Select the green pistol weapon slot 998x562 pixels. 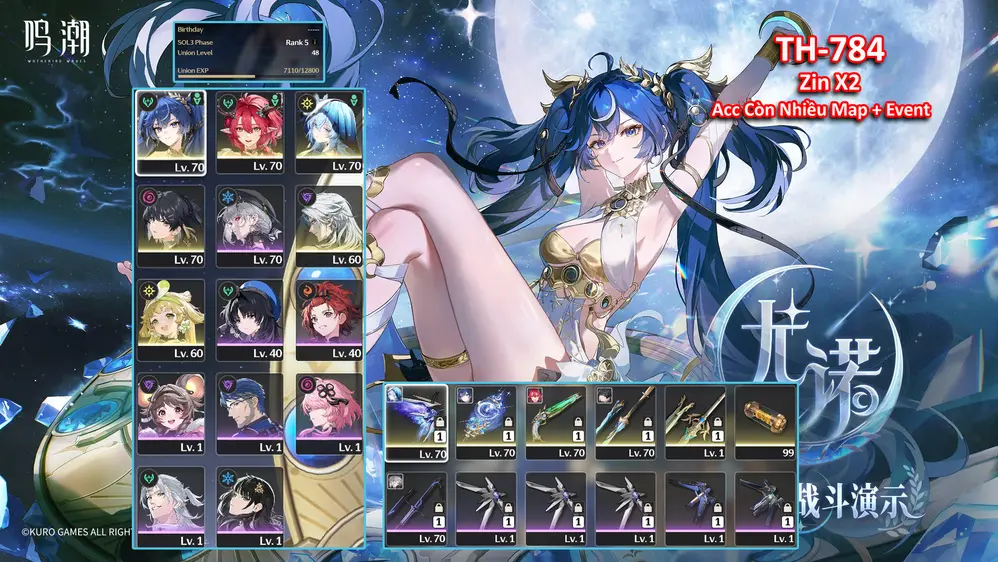556,420
